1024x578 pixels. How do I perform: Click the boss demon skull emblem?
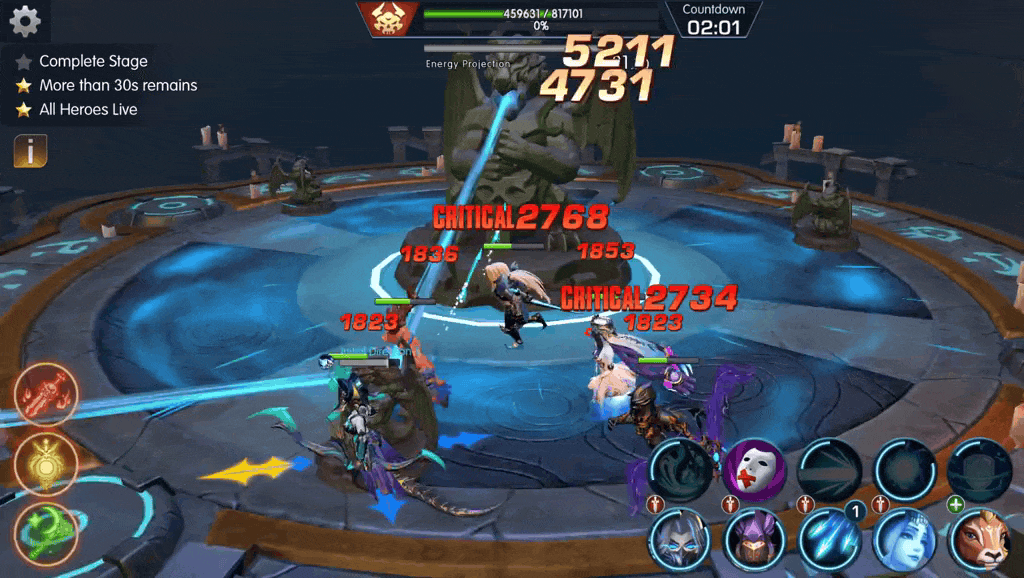[388, 19]
